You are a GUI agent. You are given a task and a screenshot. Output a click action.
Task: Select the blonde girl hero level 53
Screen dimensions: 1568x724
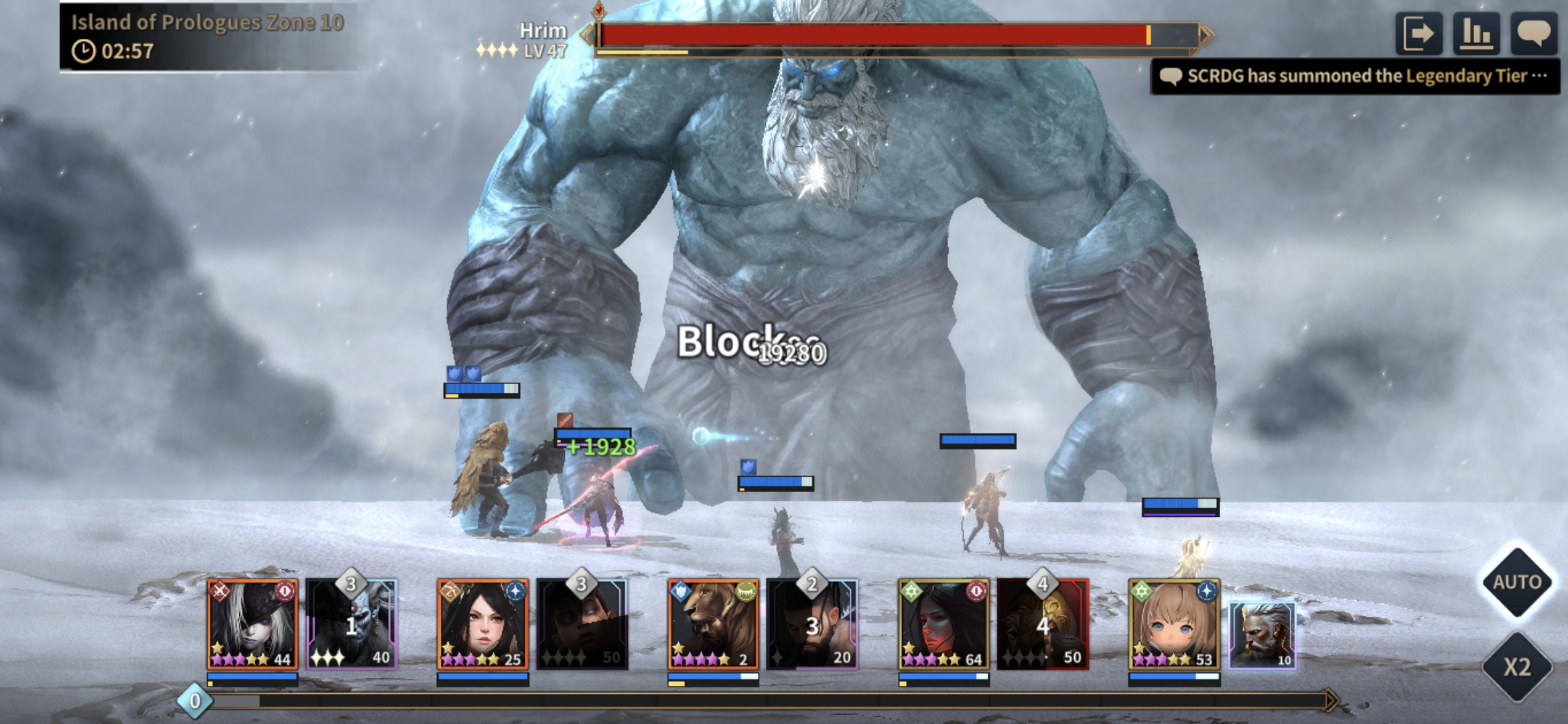1174,625
